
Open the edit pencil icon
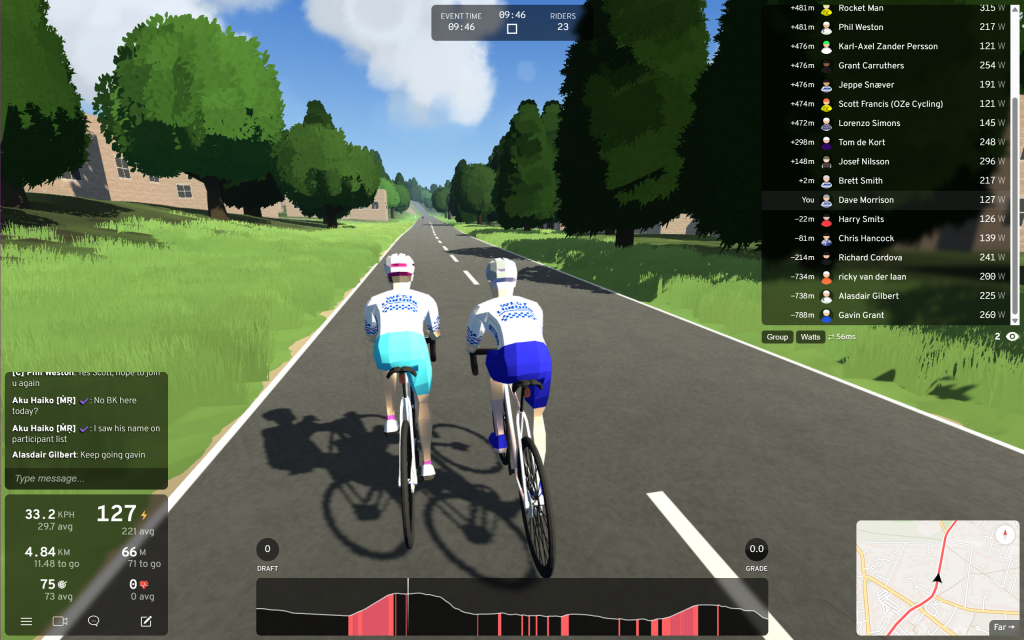click(146, 621)
